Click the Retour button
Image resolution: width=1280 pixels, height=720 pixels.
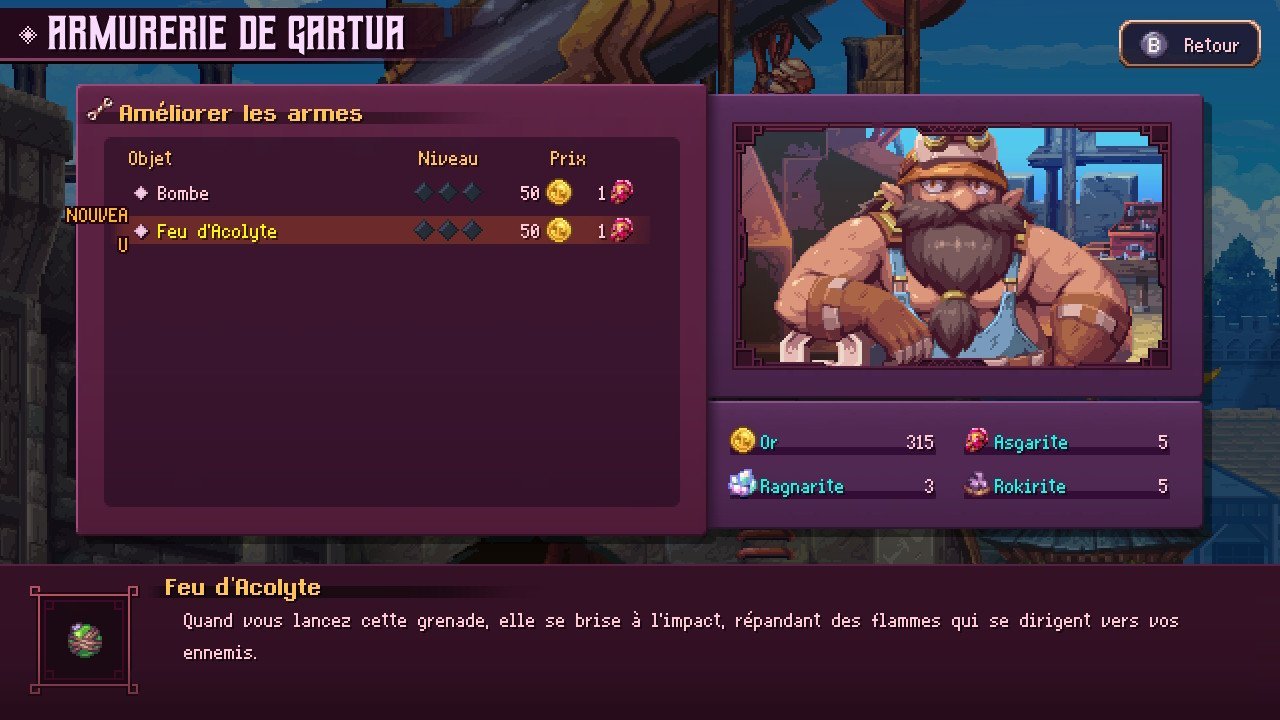pos(1189,45)
